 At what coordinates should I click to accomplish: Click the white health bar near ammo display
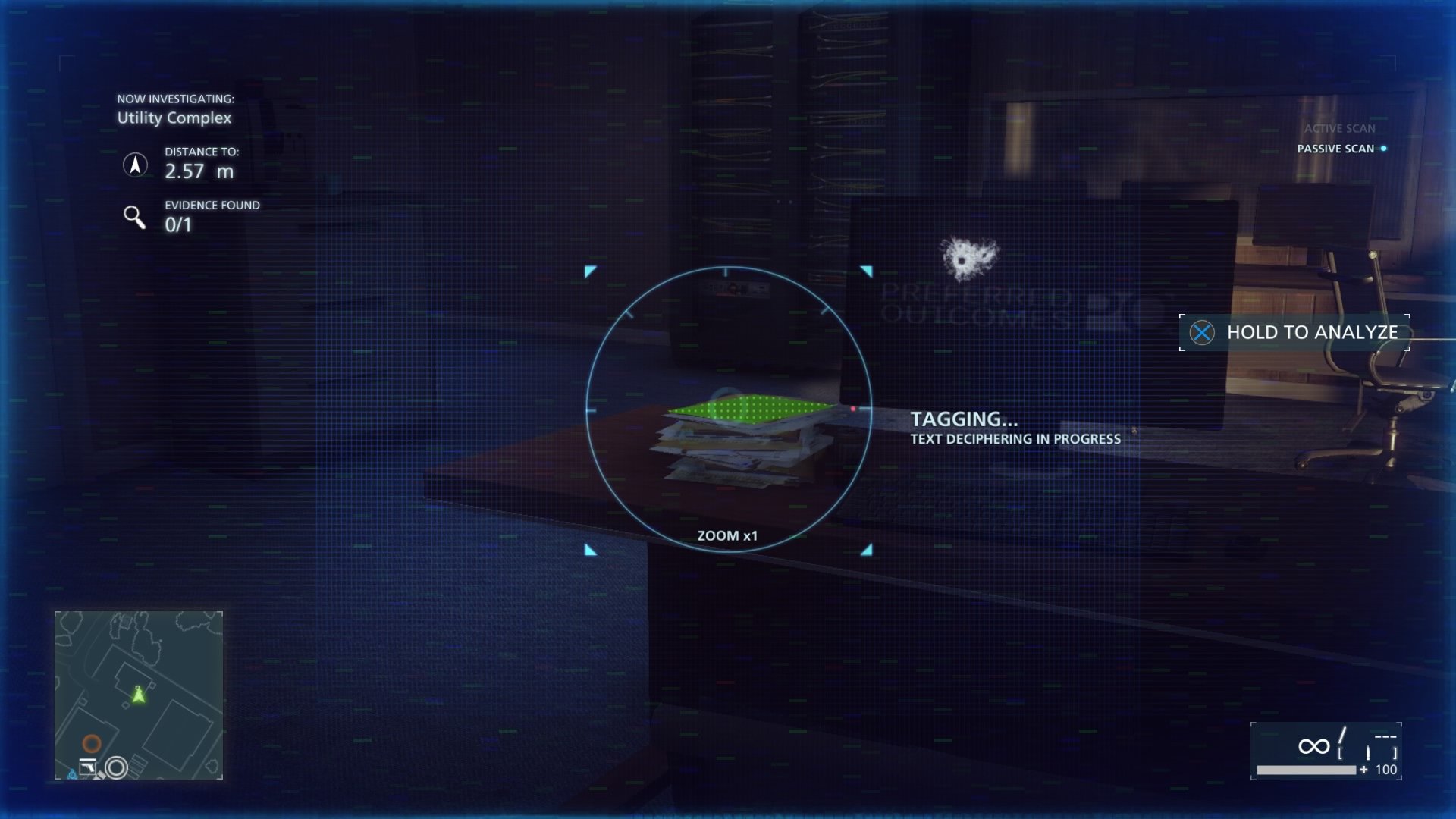click(1307, 770)
